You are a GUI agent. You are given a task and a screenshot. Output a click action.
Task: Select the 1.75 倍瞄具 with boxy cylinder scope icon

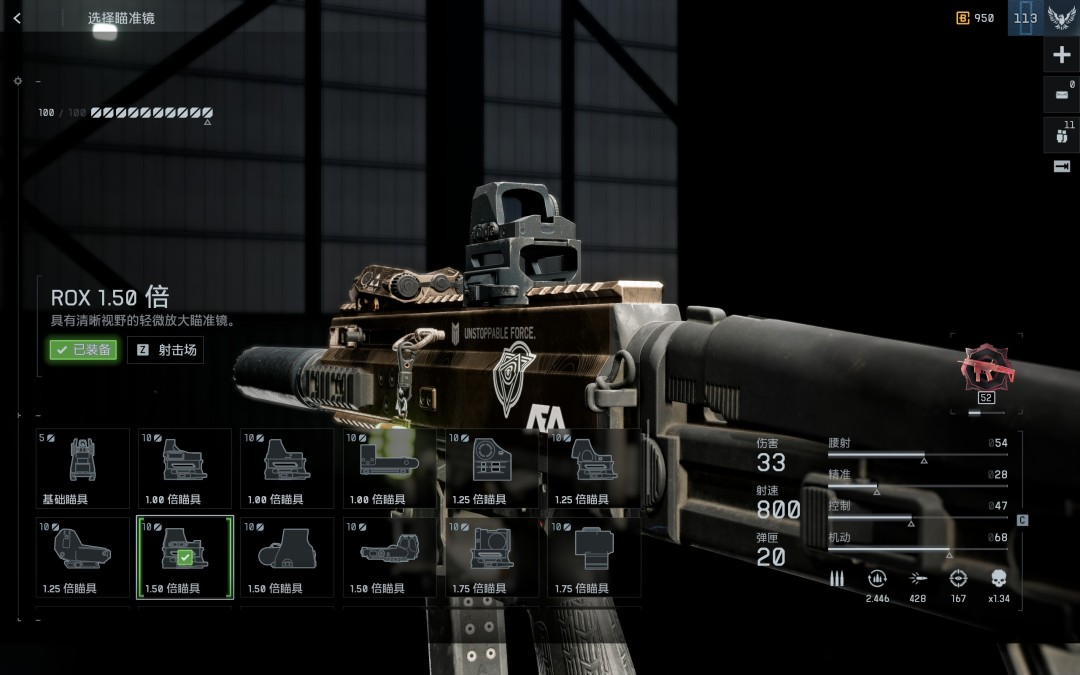click(x=594, y=557)
